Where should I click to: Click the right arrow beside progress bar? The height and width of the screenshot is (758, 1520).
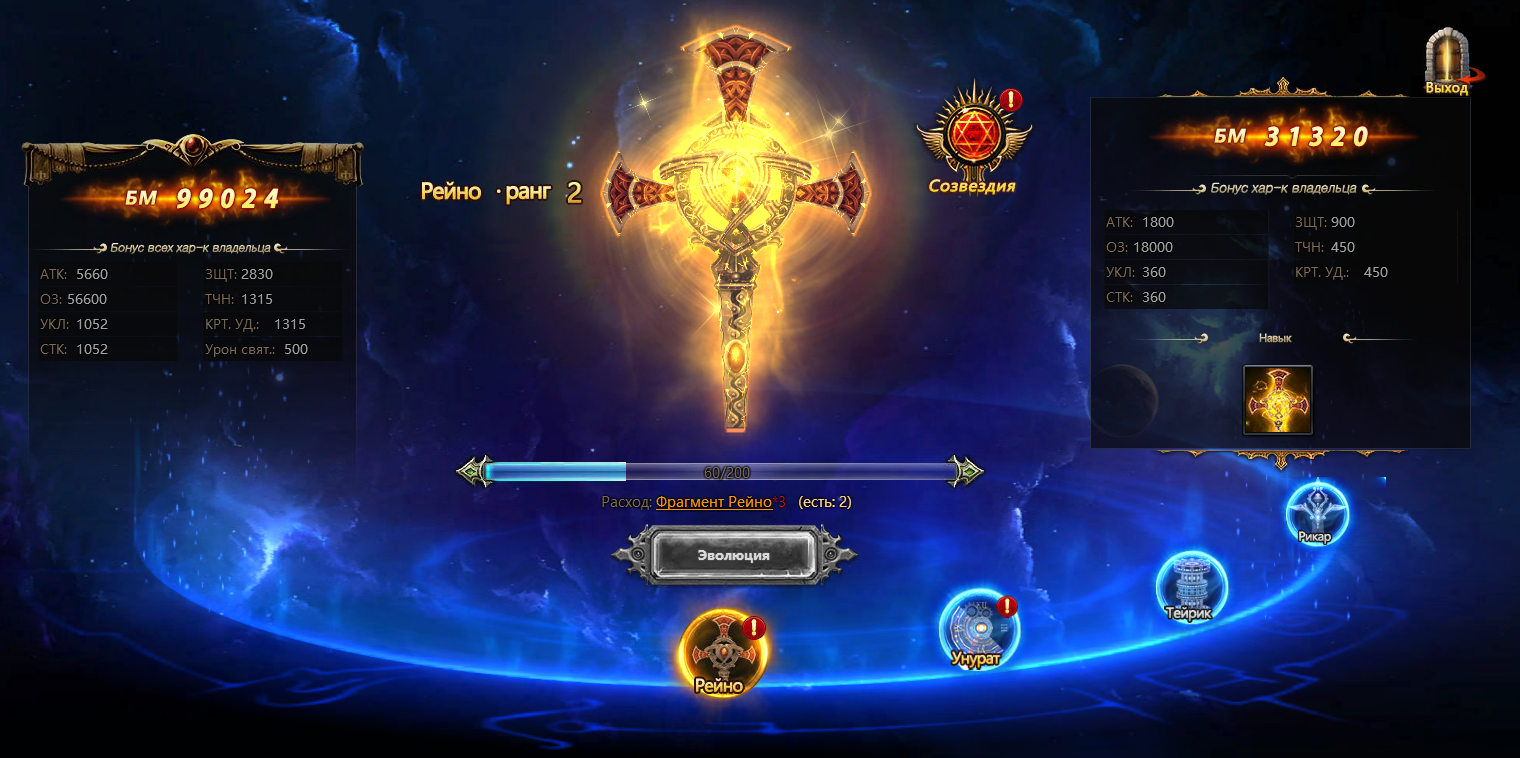point(965,471)
